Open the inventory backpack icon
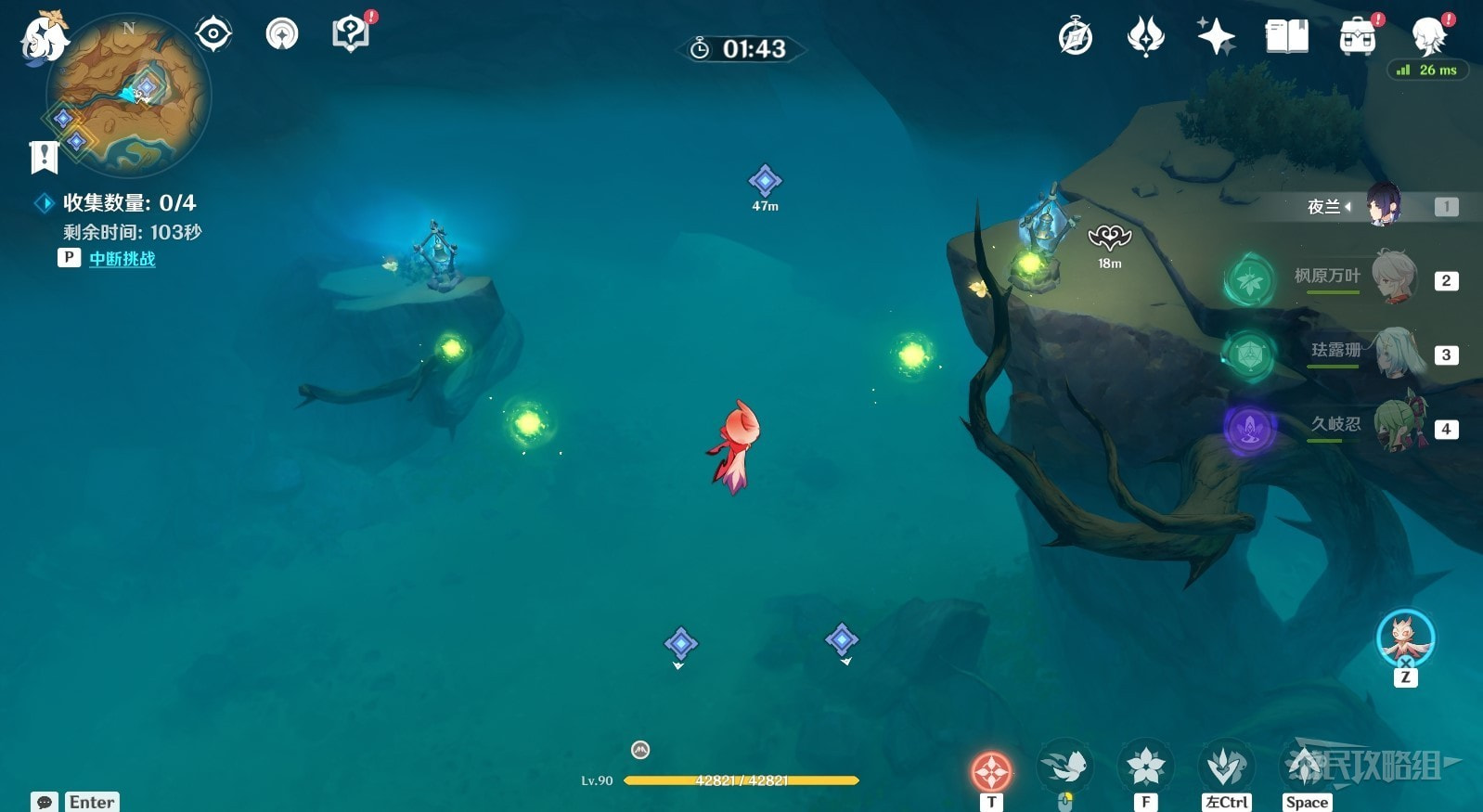Viewport: 1483px width, 812px height. pos(1357,38)
